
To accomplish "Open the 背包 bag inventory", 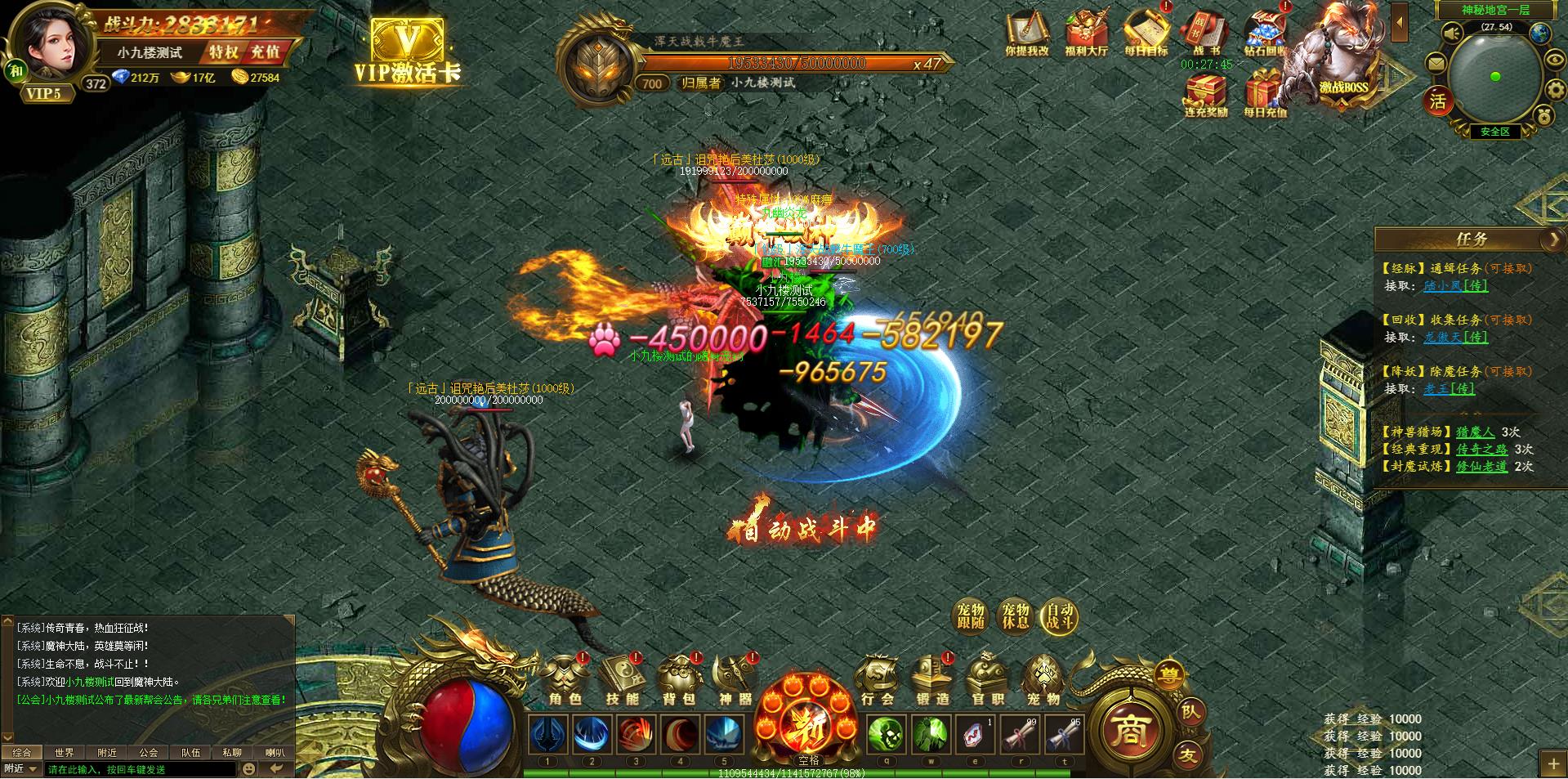I will pyautogui.click(x=679, y=680).
